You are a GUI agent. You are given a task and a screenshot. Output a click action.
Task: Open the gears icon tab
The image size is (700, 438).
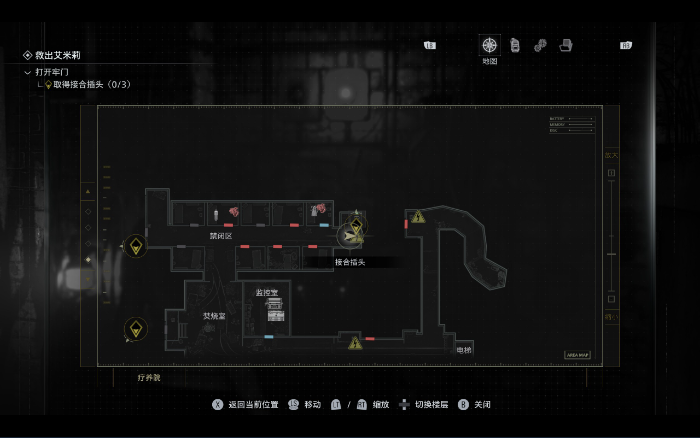coord(540,45)
